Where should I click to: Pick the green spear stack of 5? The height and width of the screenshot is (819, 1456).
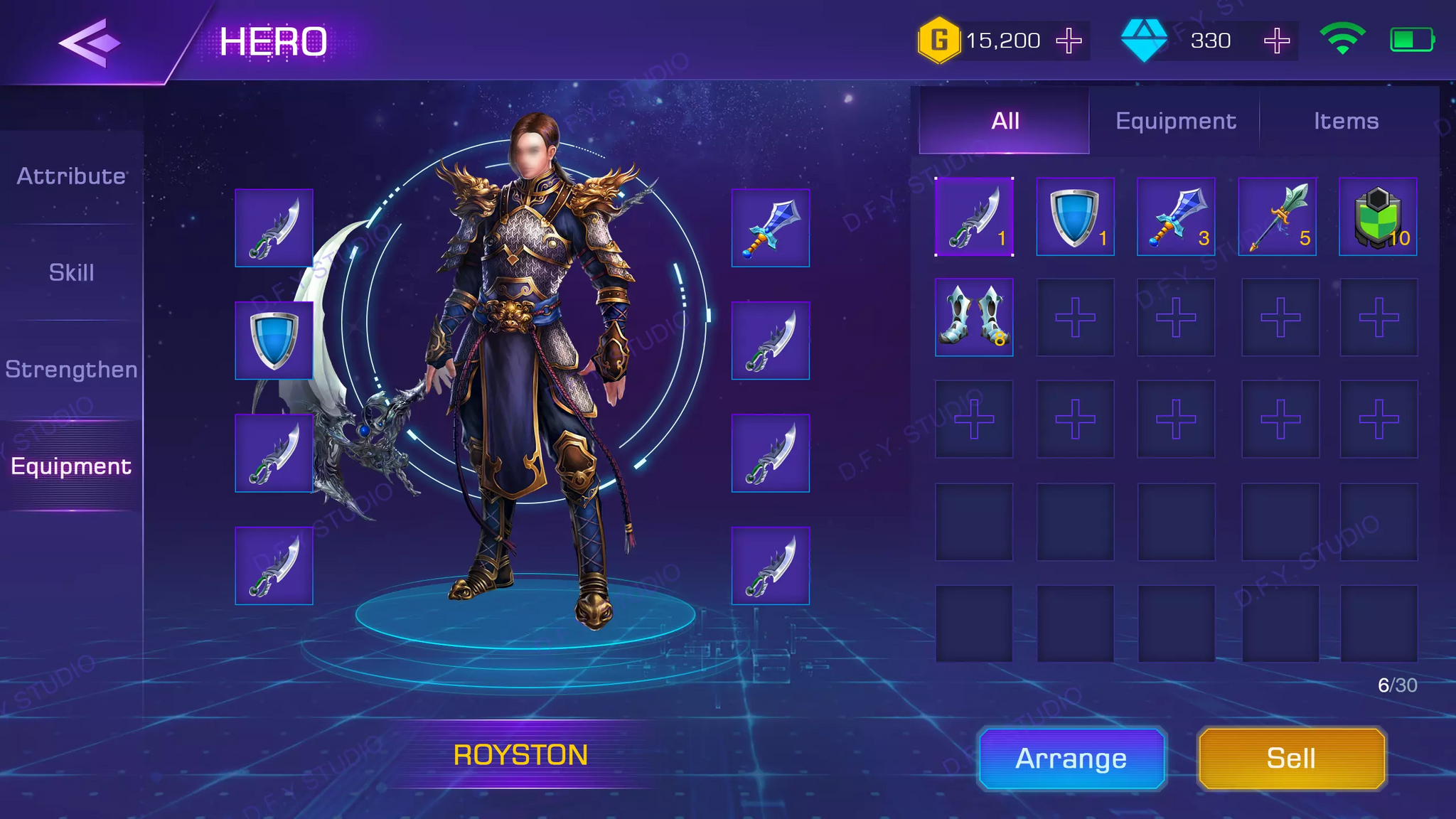tap(1278, 217)
